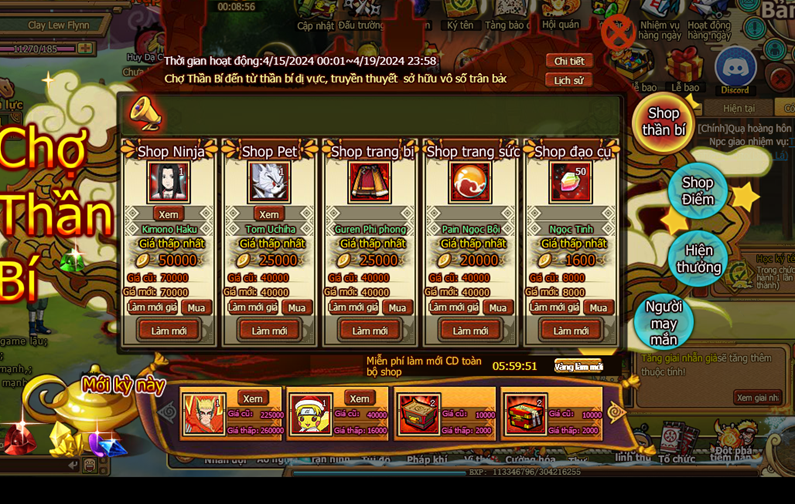Open the Hiện thưởng rewards tab

tap(698, 258)
